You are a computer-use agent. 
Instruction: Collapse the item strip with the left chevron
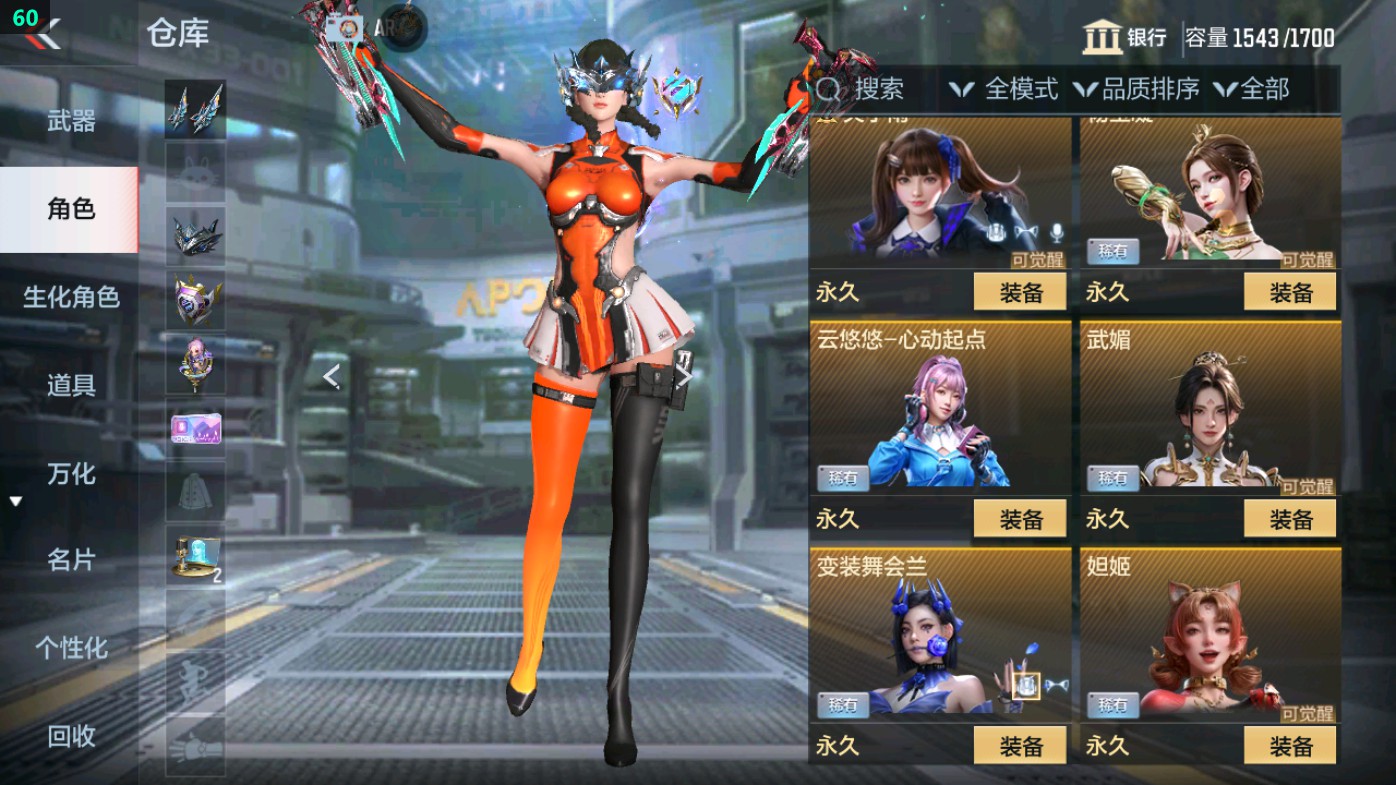click(x=331, y=378)
